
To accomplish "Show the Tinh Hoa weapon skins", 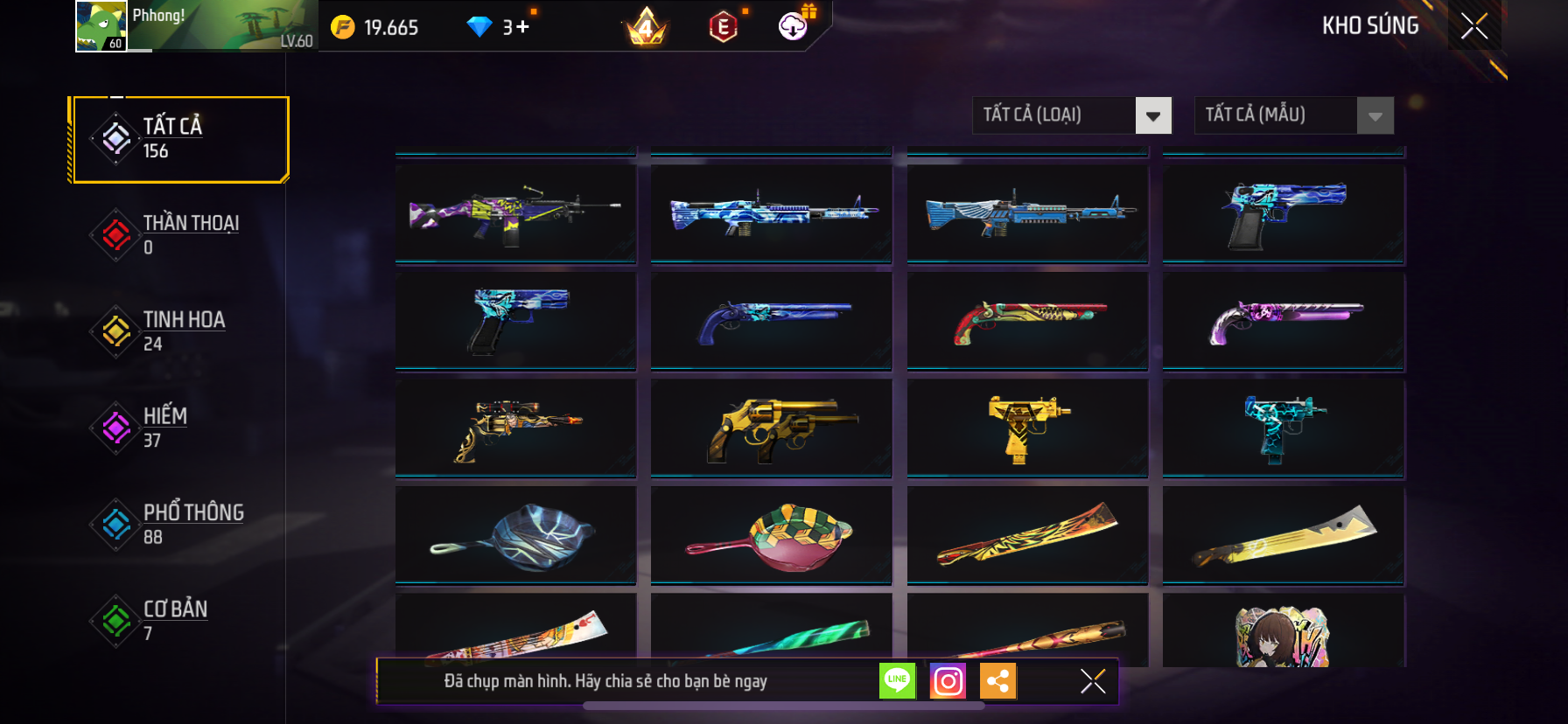I will click(x=180, y=331).
